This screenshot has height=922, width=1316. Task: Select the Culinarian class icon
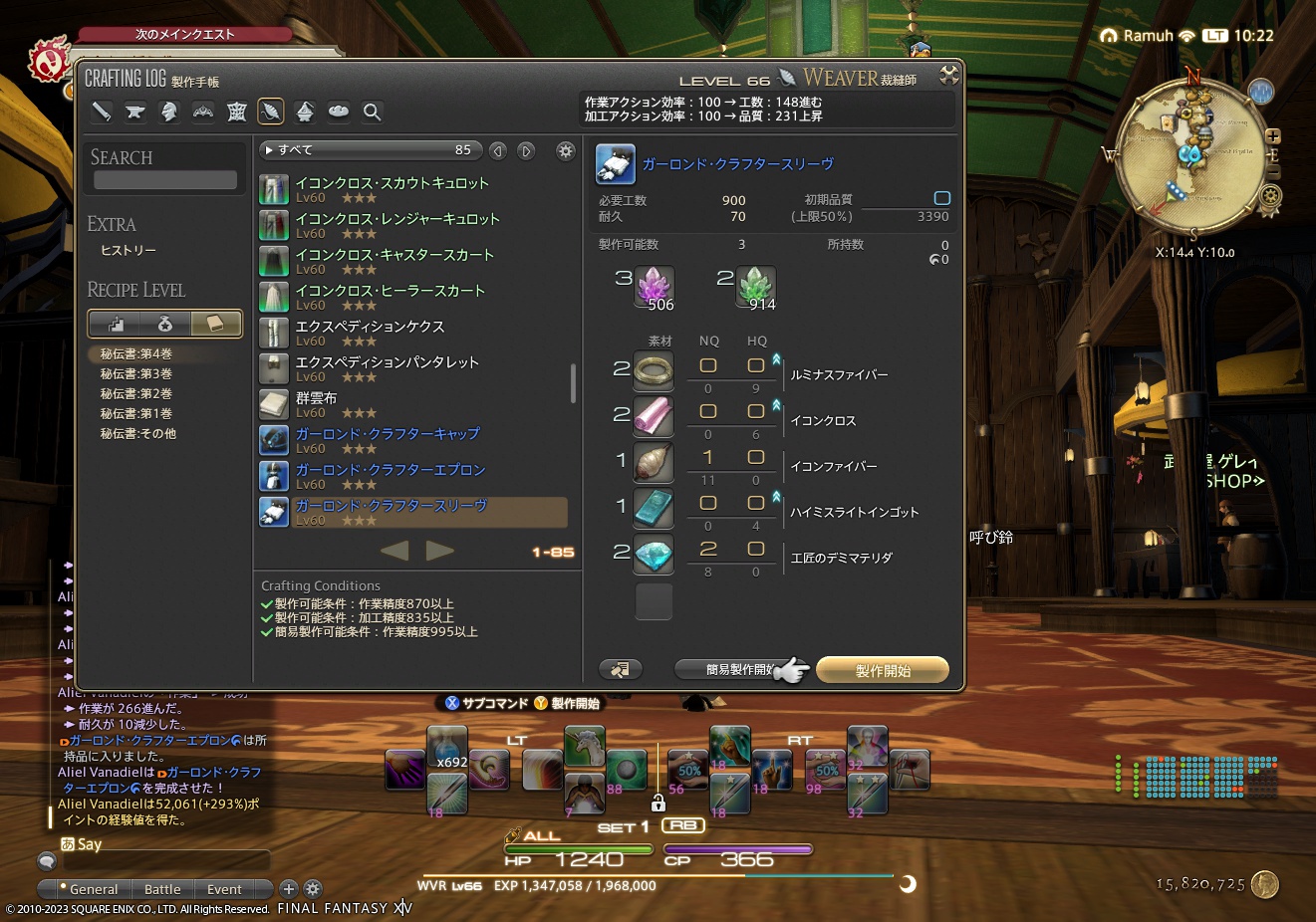pos(338,112)
